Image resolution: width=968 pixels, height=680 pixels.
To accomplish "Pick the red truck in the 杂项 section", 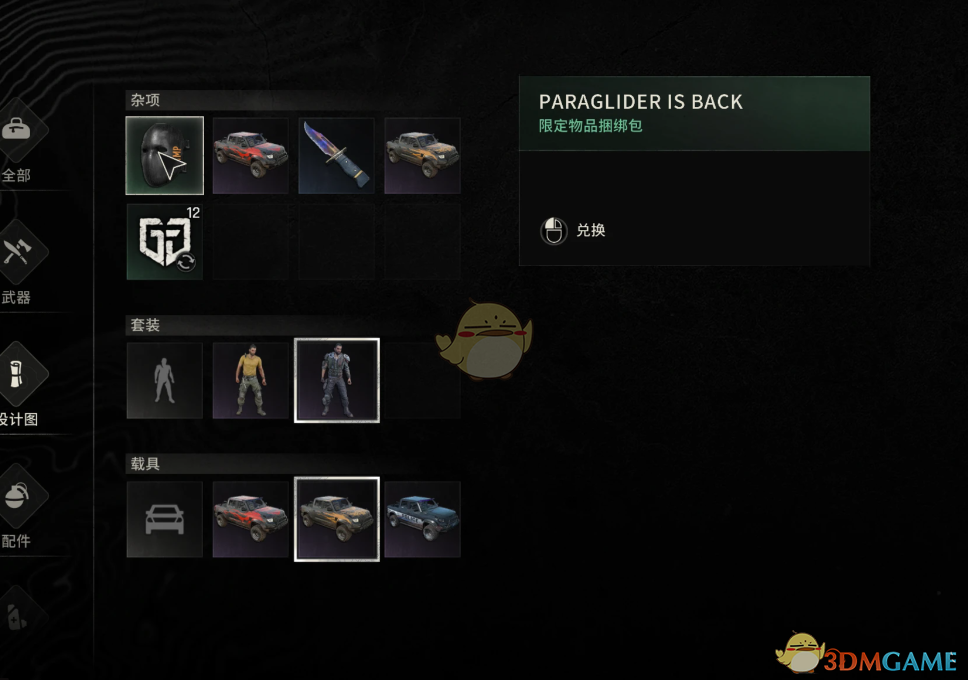I will click(250, 155).
